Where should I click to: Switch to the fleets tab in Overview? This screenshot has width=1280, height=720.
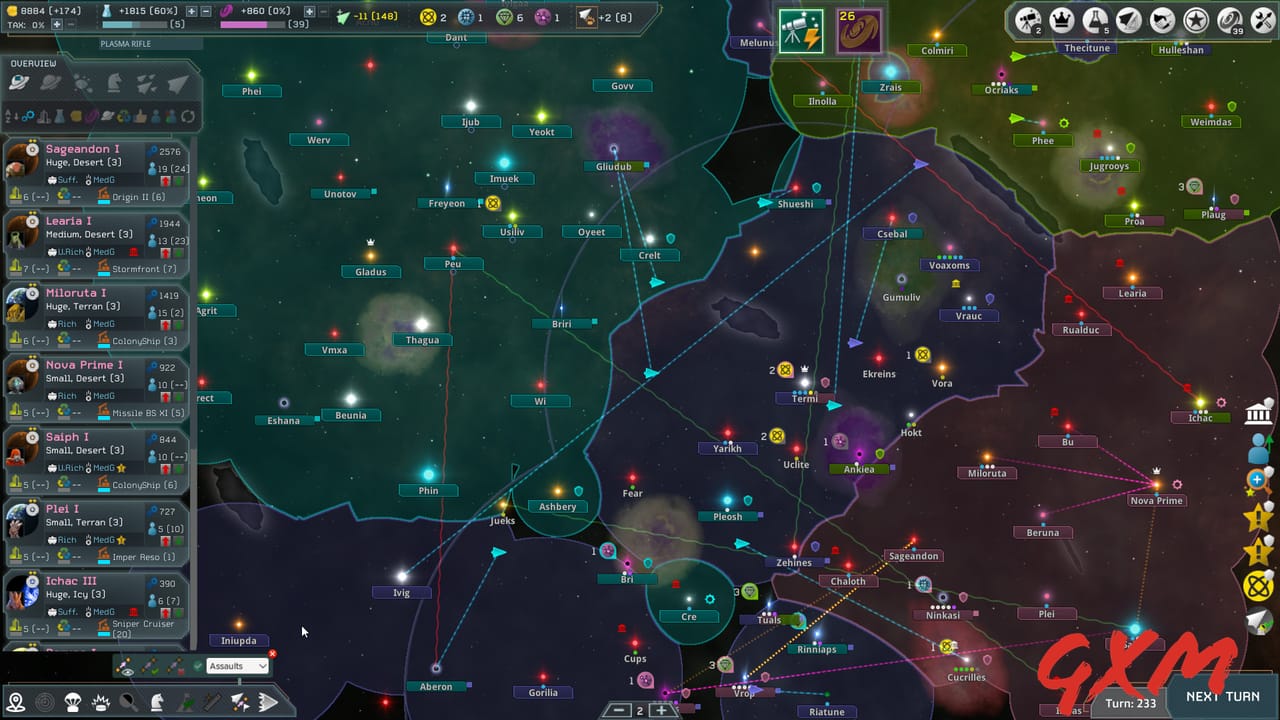(x=145, y=83)
